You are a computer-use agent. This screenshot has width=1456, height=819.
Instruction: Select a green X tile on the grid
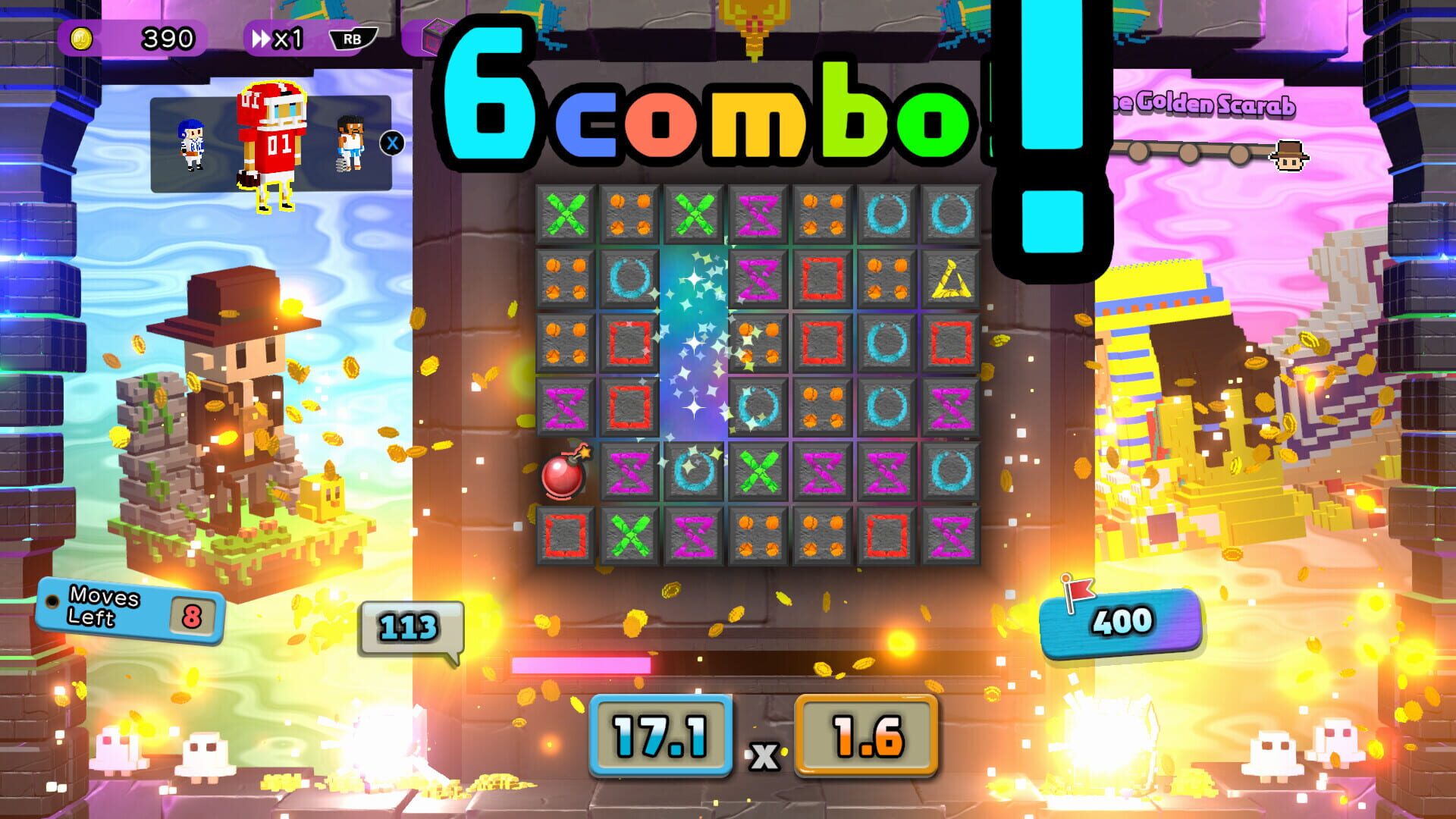click(566, 213)
